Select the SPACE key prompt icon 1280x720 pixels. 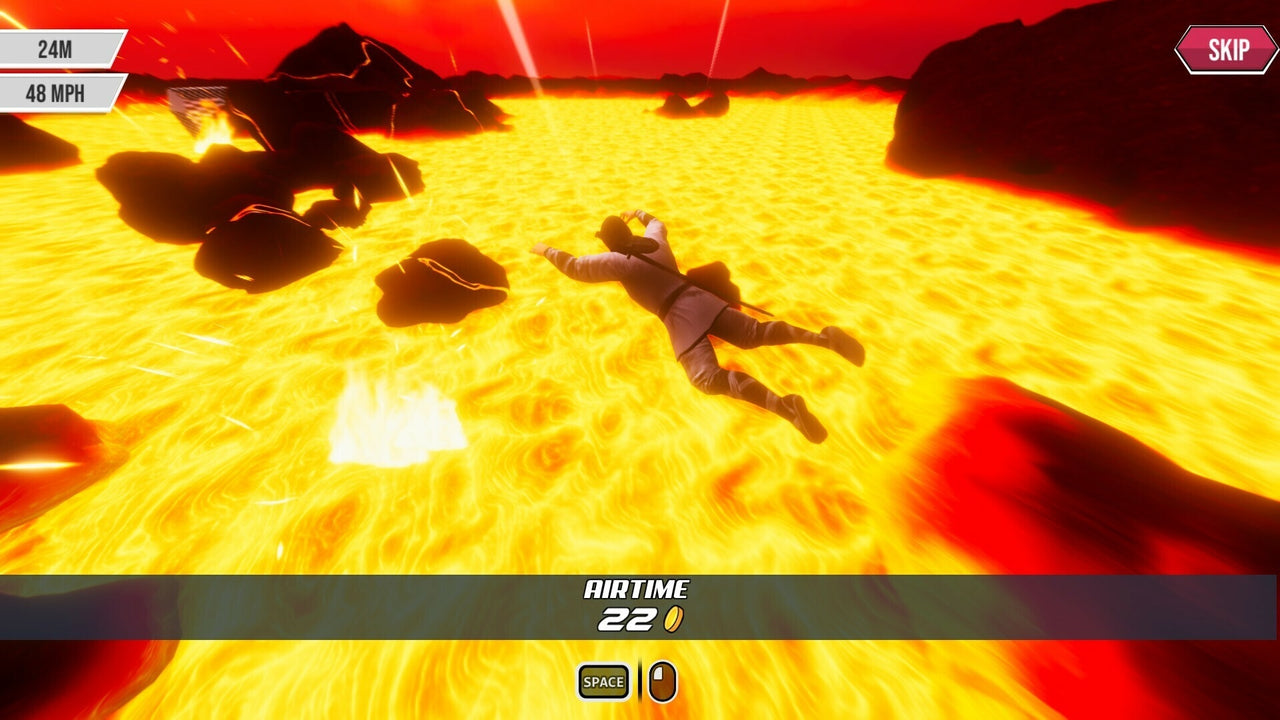coord(601,679)
